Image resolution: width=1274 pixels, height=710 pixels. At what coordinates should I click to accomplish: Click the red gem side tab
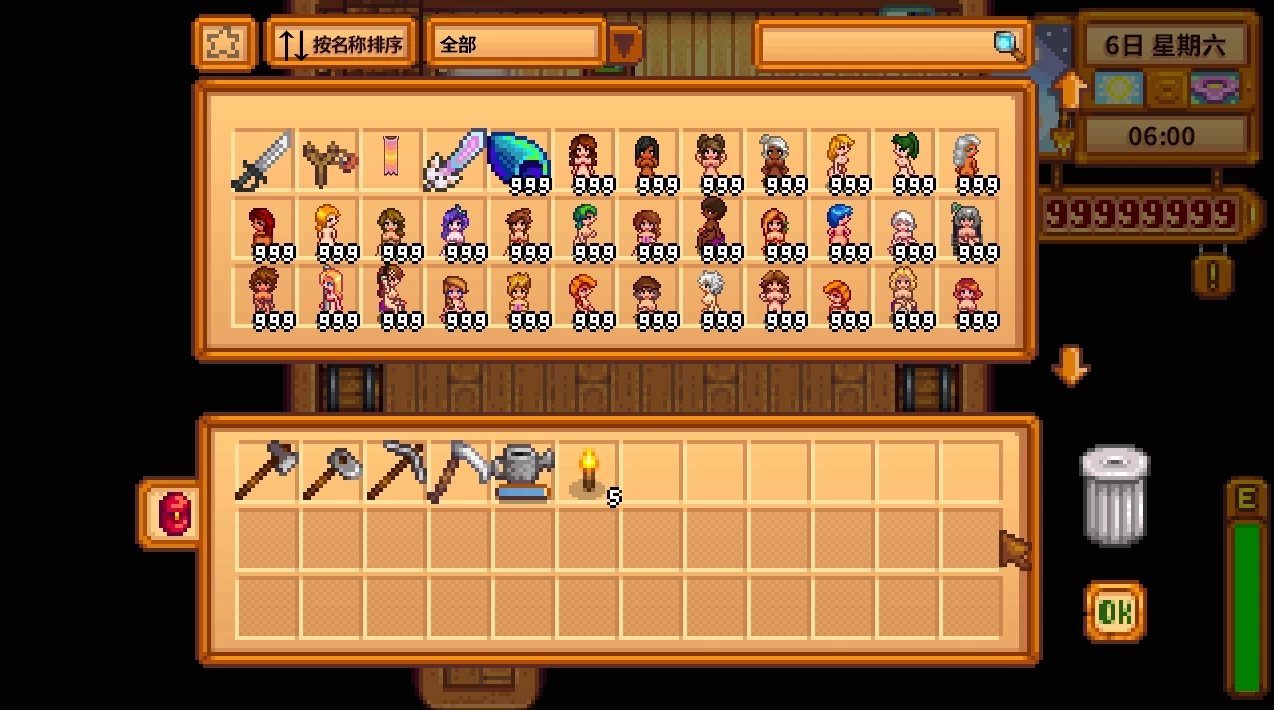click(x=173, y=514)
